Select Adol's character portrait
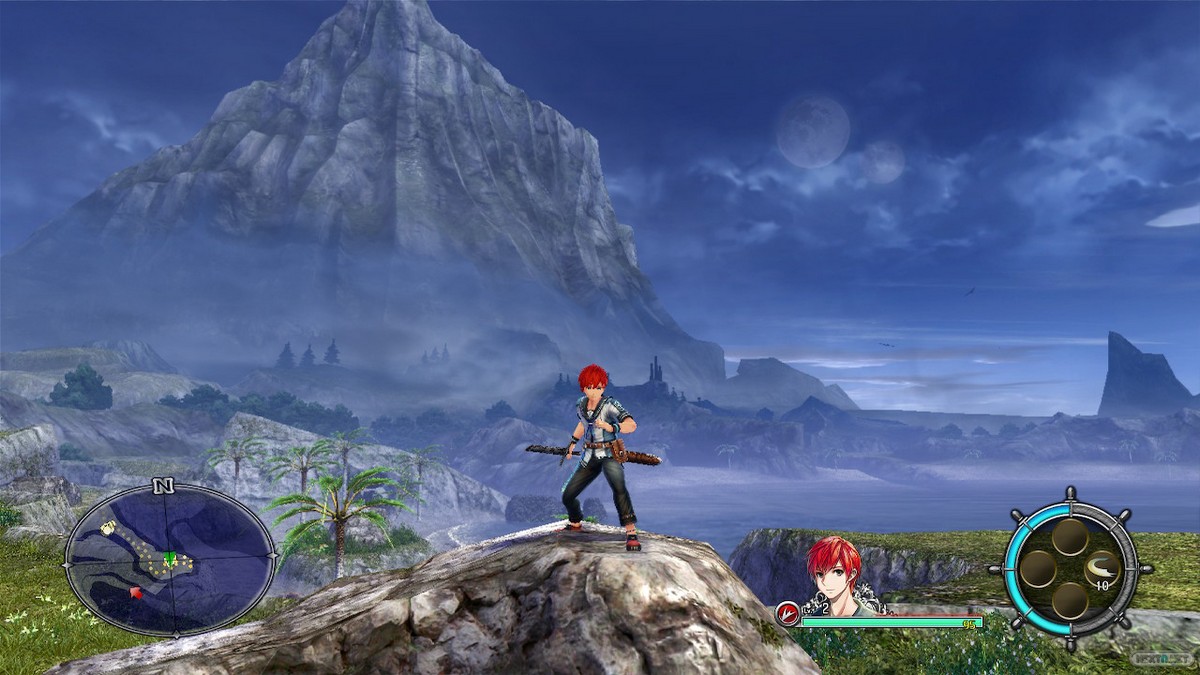 click(x=834, y=572)
